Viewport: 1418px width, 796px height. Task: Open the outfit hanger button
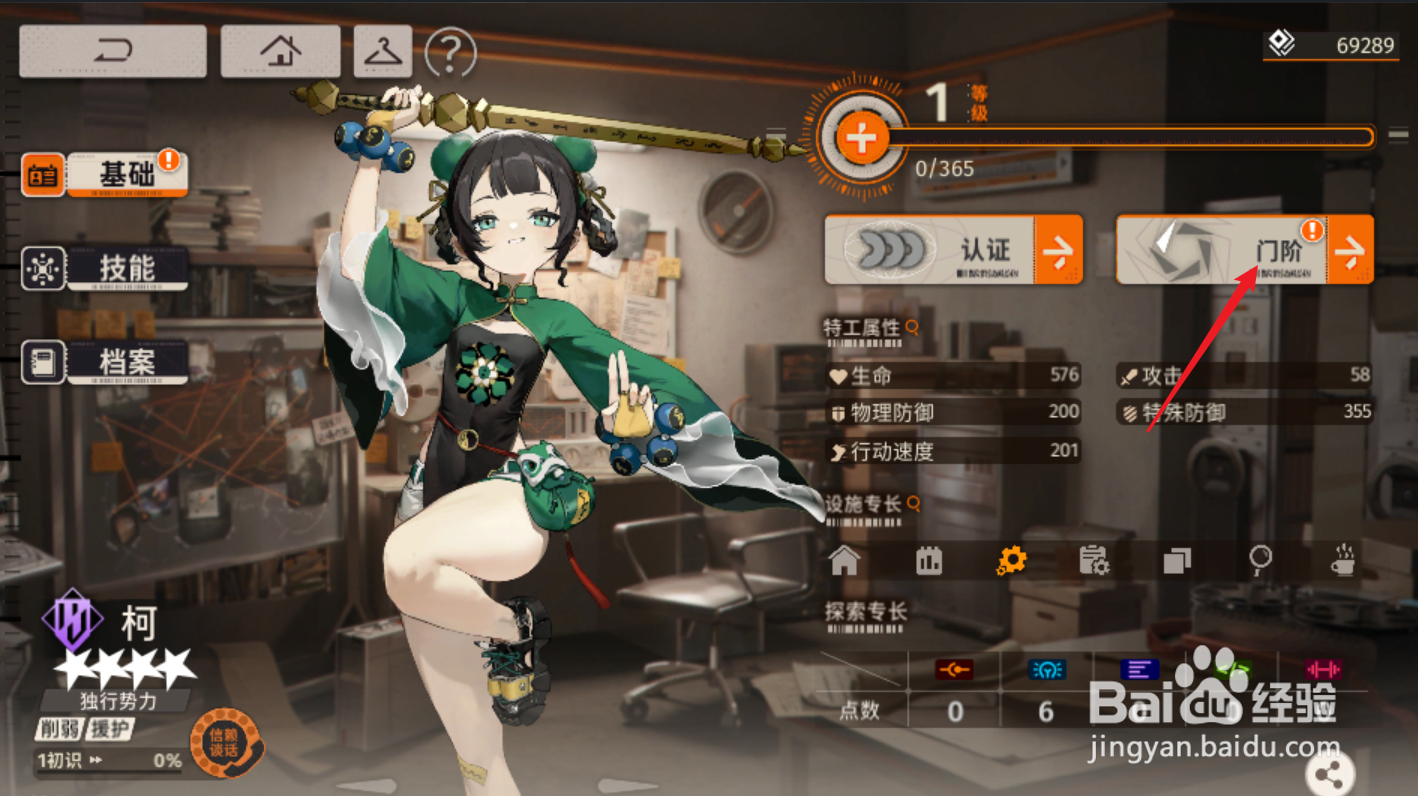382,51
